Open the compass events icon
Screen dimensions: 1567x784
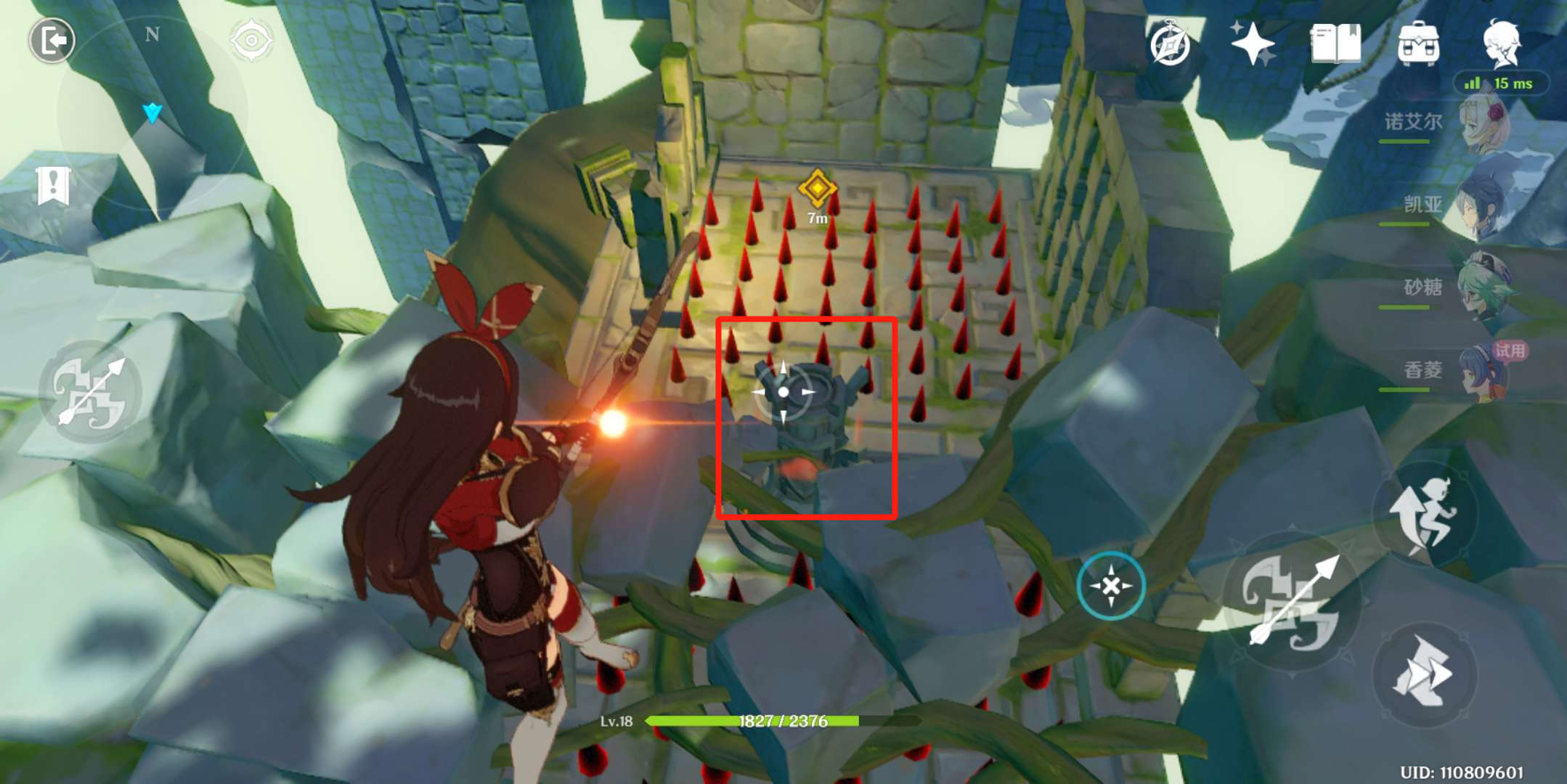pyautogui.click(x=1170, y=45)
